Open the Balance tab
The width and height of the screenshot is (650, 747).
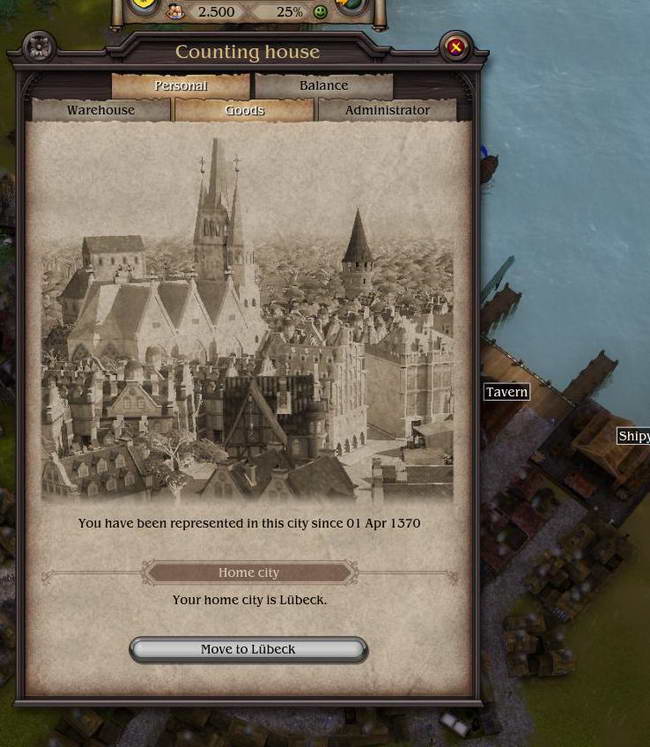[324, 86]
